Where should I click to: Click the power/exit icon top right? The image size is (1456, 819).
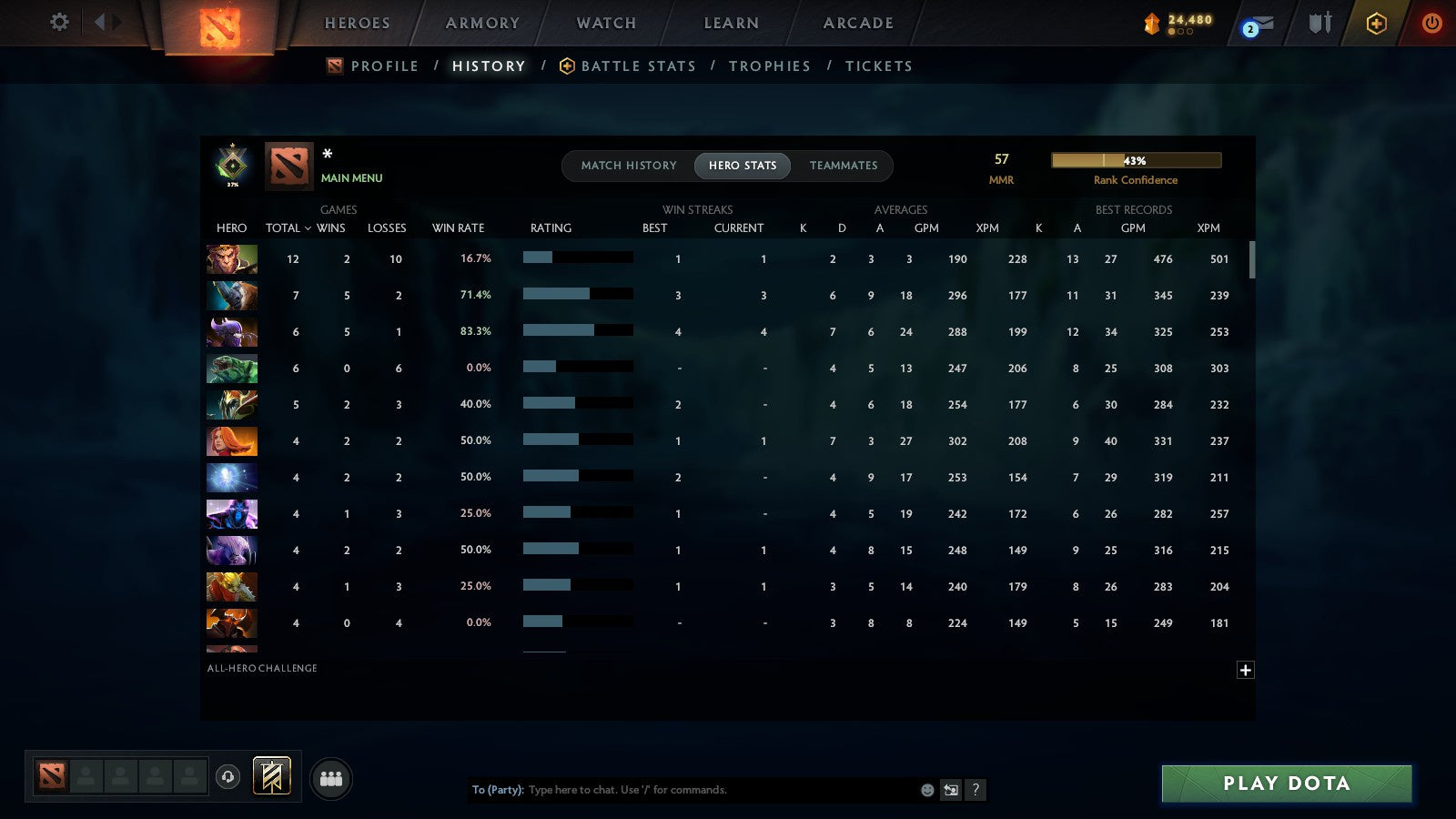click(x=1429, y=24)
